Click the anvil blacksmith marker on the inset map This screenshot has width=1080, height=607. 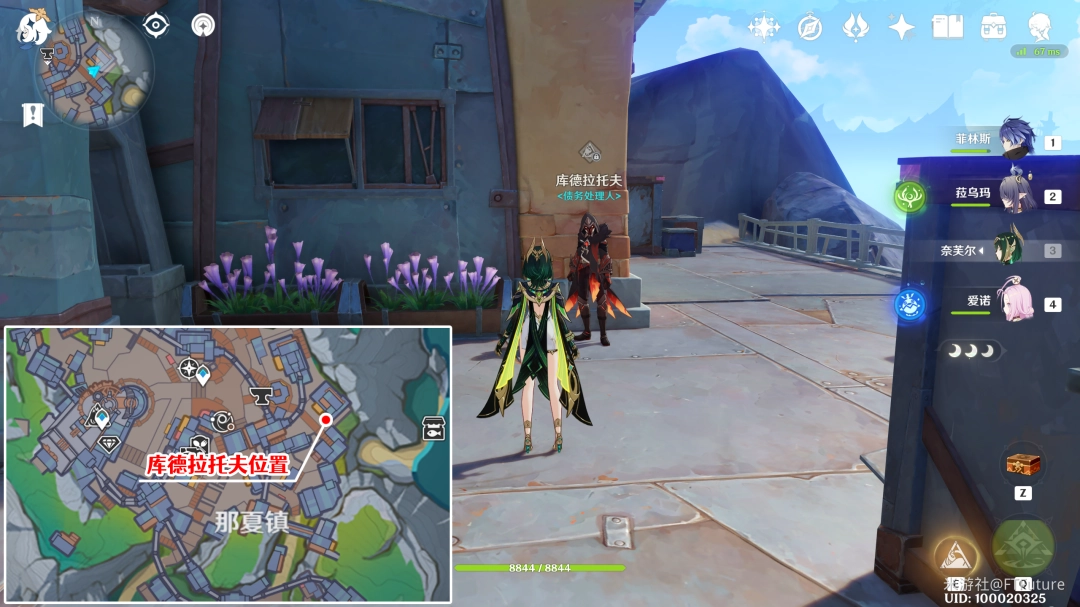pos(262,397)
